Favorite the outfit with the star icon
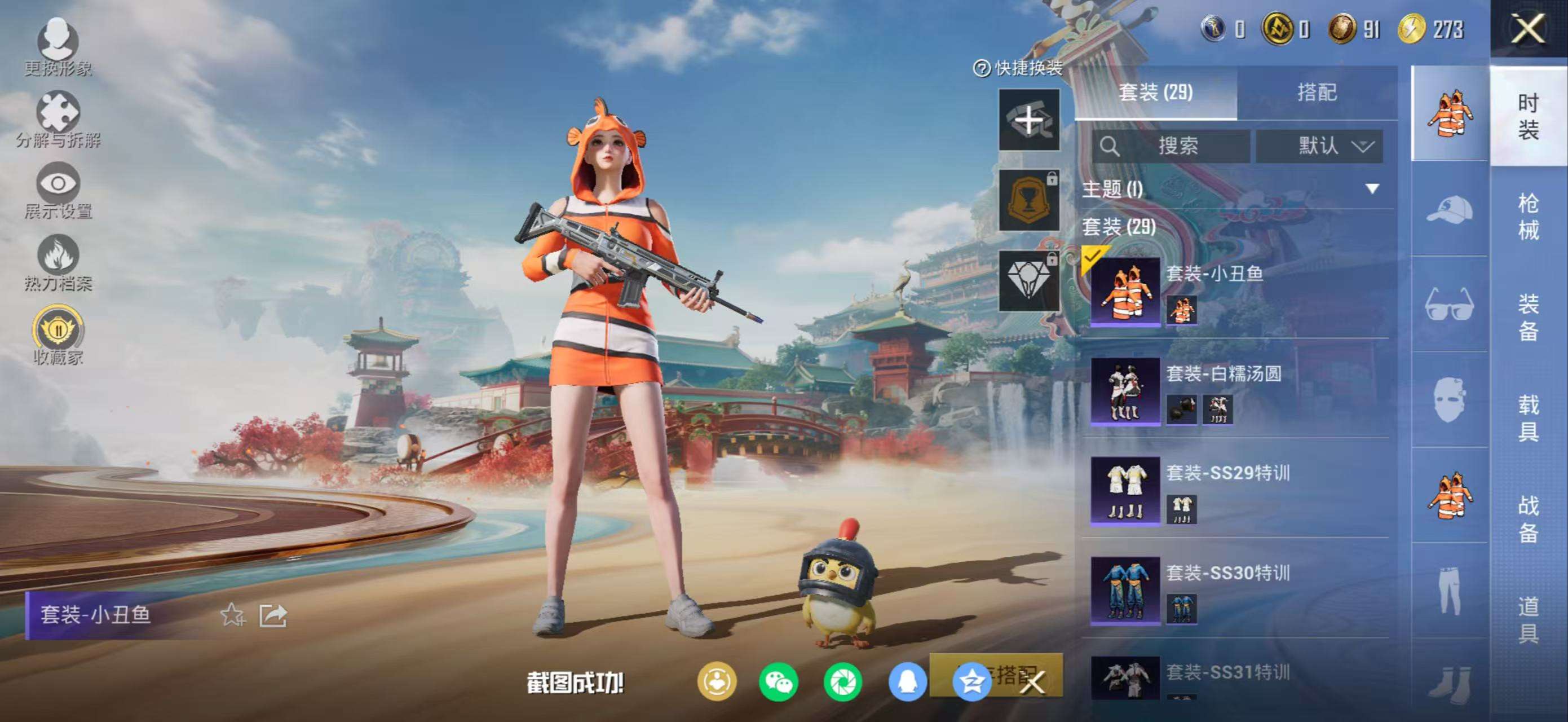 click(x=232, y=615)
